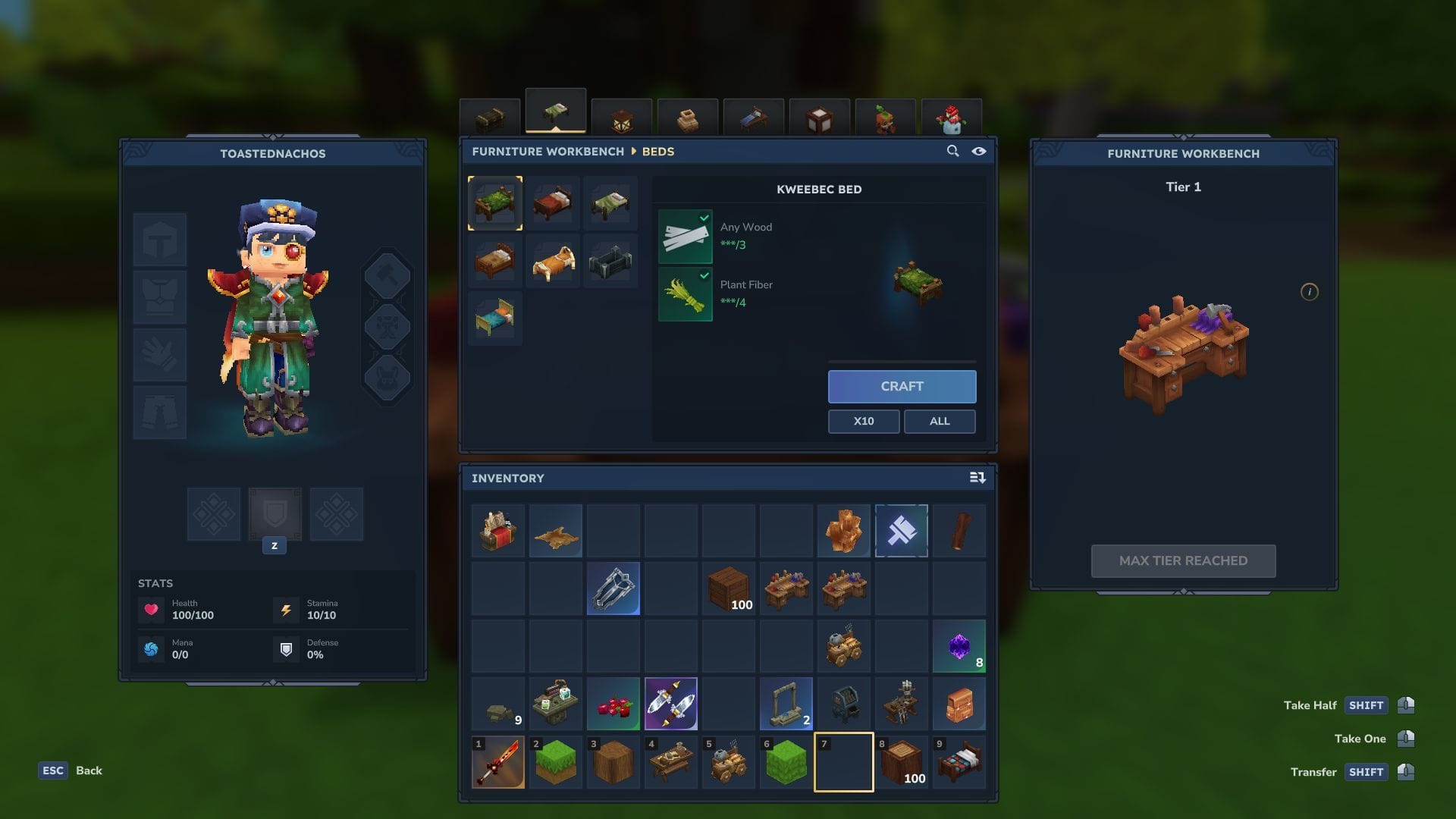Screen dimensions: 1456x819
Task: Pick the wooden plank stack of 100
Action: pyautogui.click(x=729, y=588)
